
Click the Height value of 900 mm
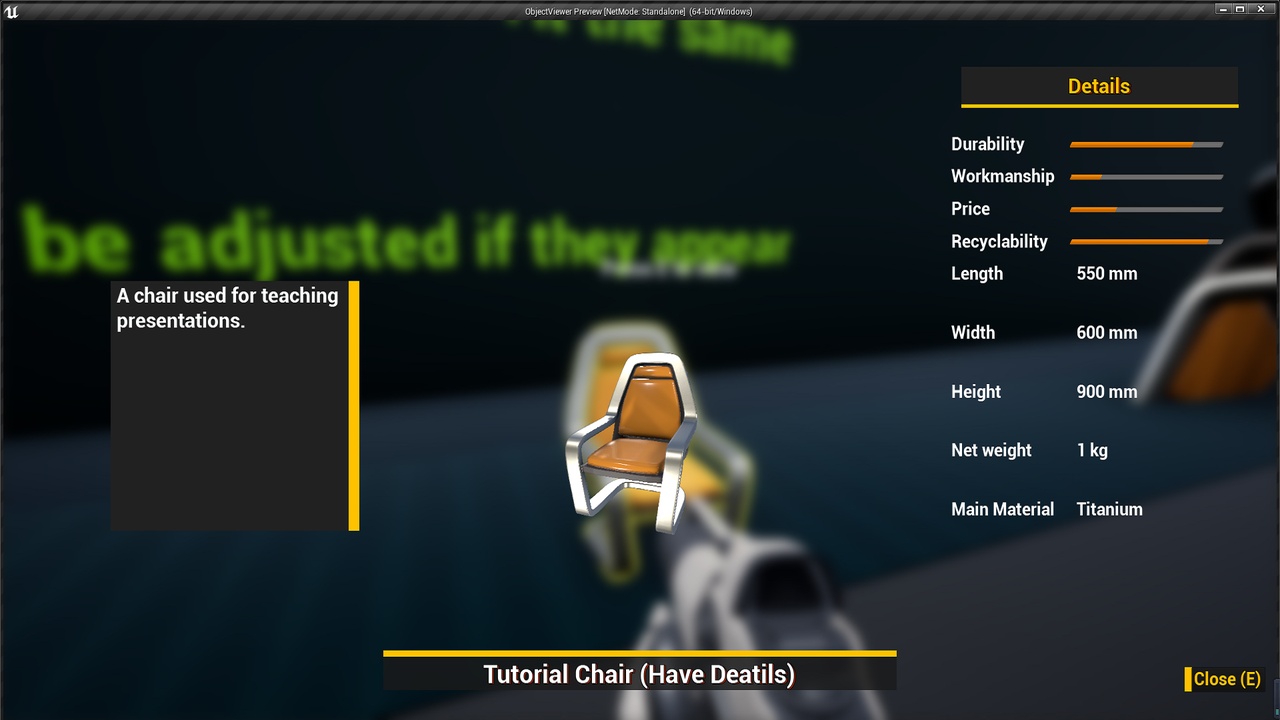(x=1106, y=391)
